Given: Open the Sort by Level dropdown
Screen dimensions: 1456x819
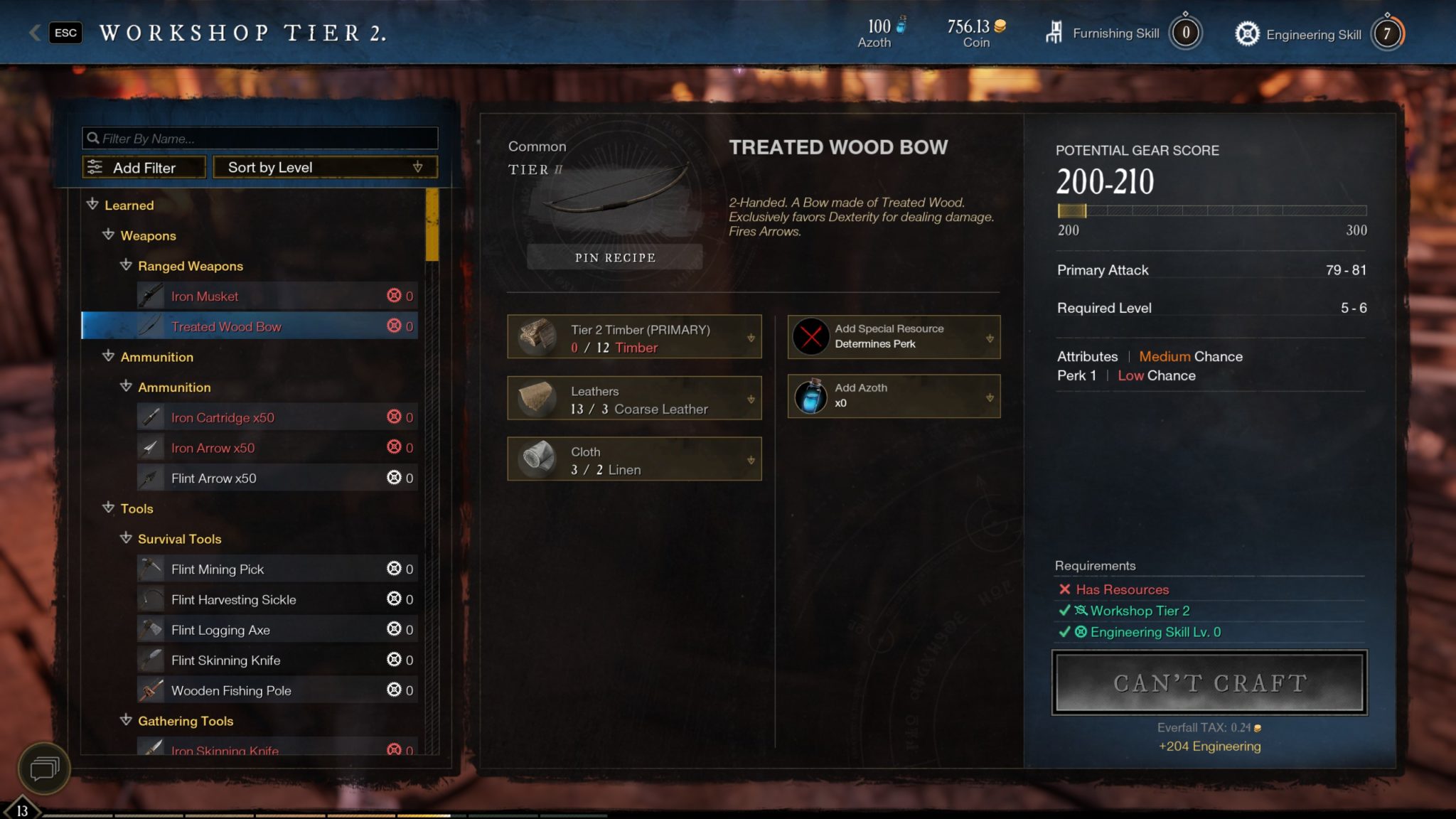Looking at the screenshot, I should coord(325,168).
